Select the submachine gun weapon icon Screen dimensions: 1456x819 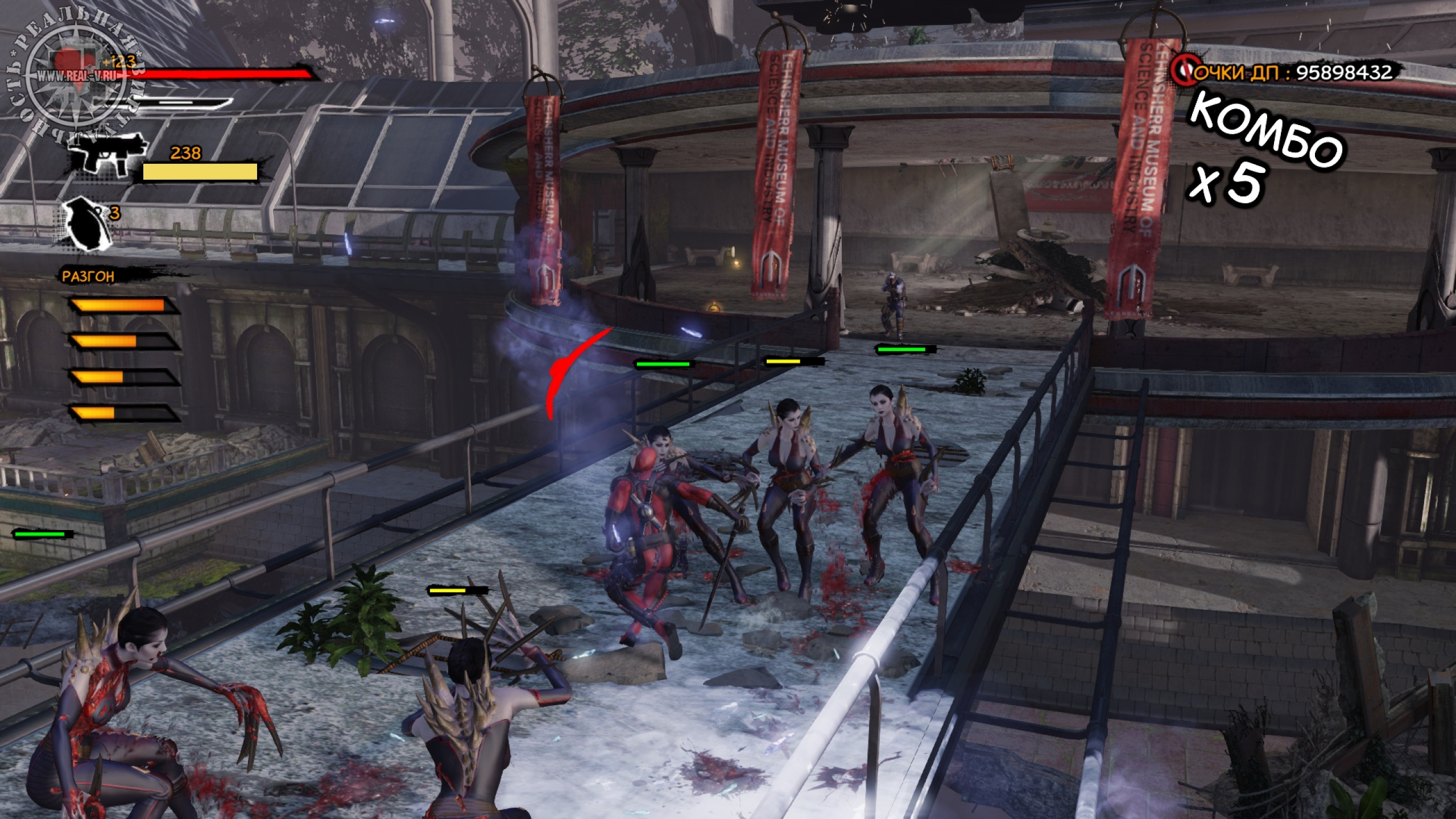point(104,153)
